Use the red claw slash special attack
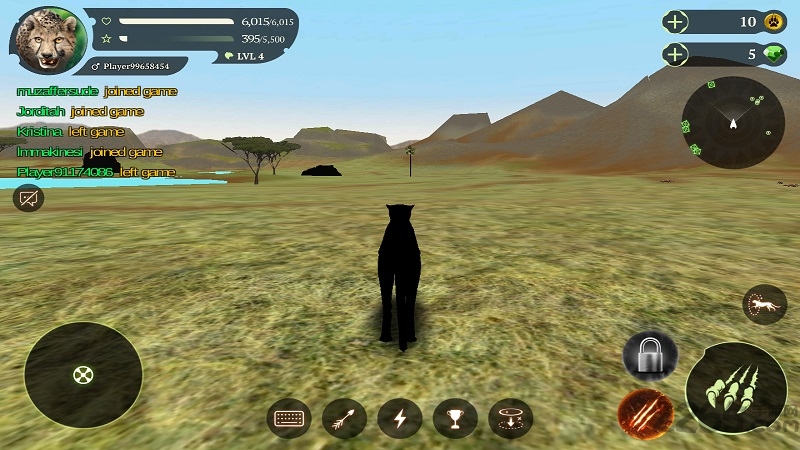Image resolution: width=800 pixels, height=450 pixels. 645,413
